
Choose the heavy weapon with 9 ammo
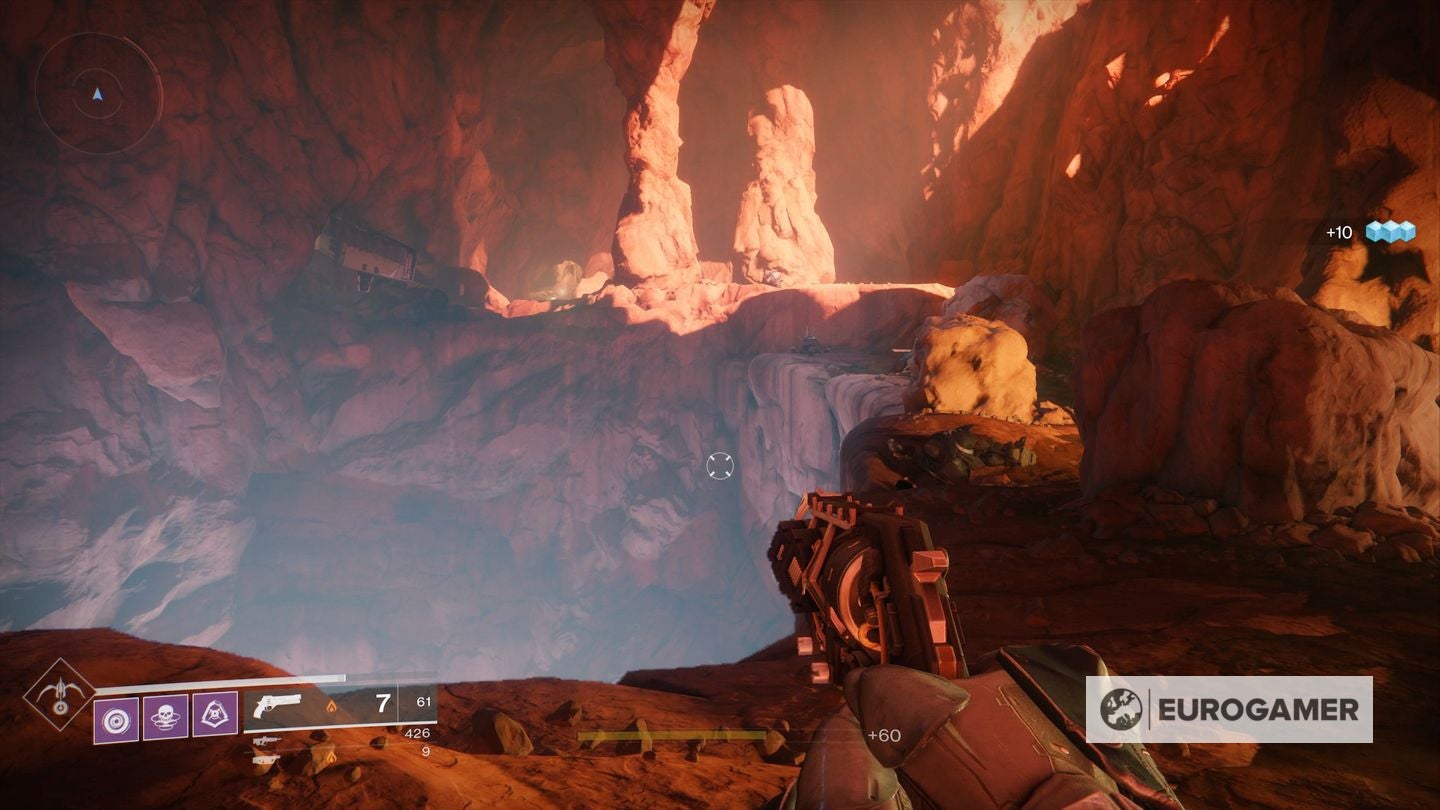click(x=265, y=757)
